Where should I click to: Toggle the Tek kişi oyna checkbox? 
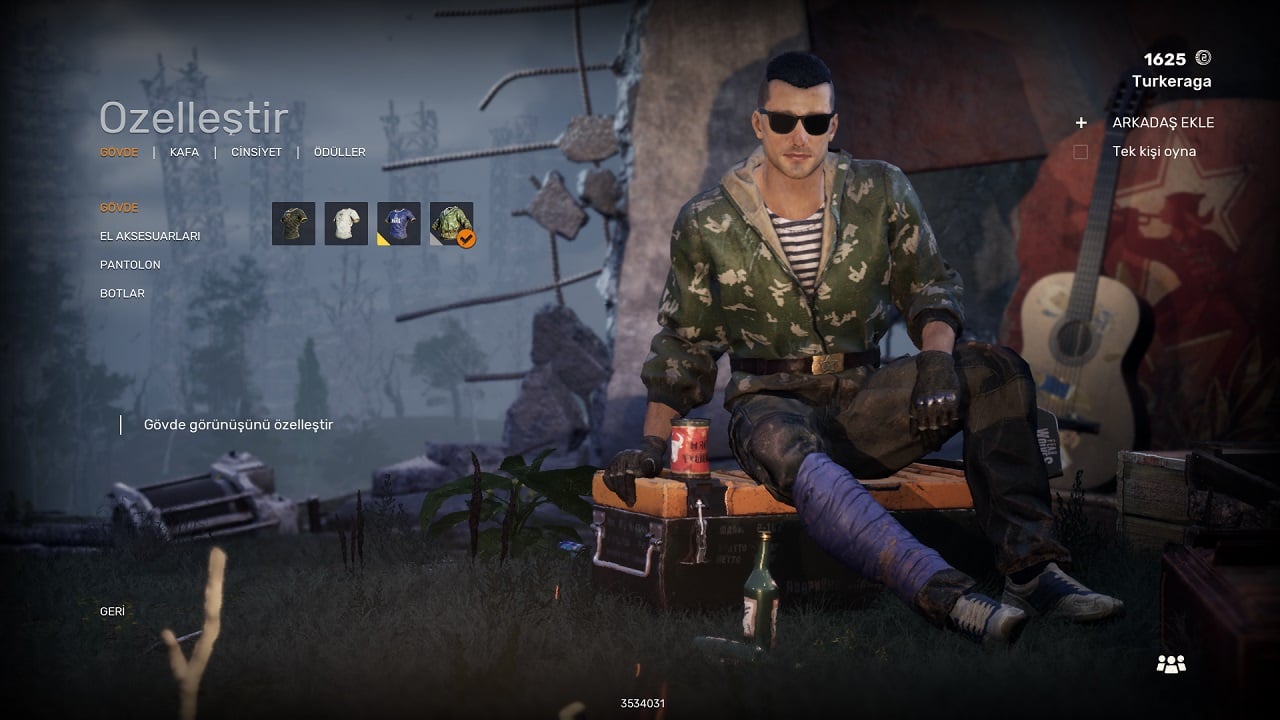(1080, 152)
